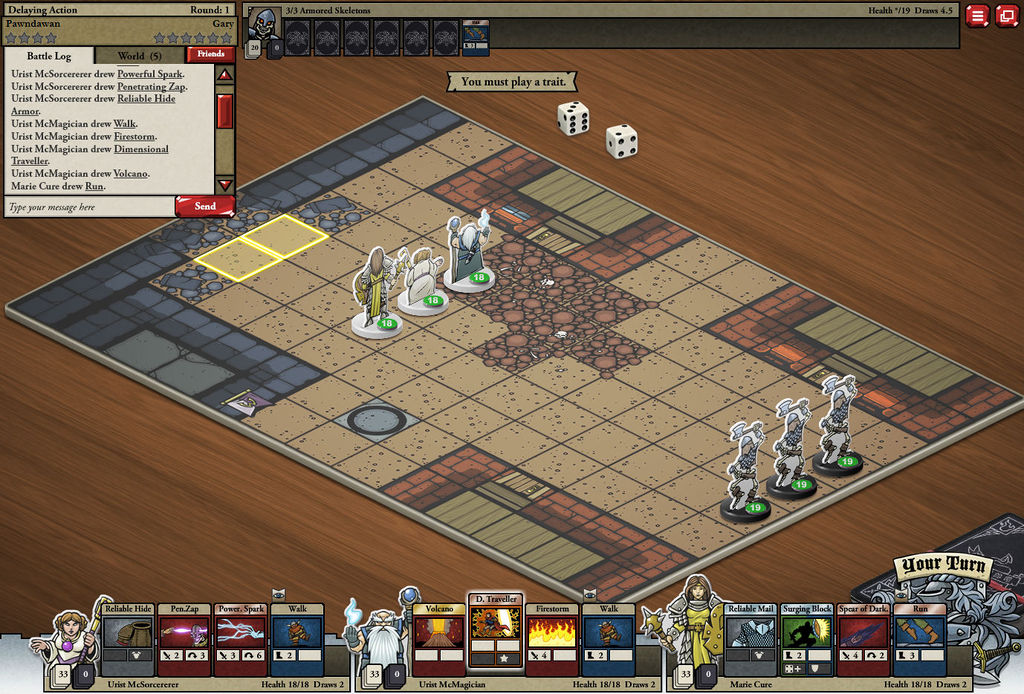This screenshot has height=694, width=1024.
Task: Open the World chat tab
Action: click(x=139, y=56)
